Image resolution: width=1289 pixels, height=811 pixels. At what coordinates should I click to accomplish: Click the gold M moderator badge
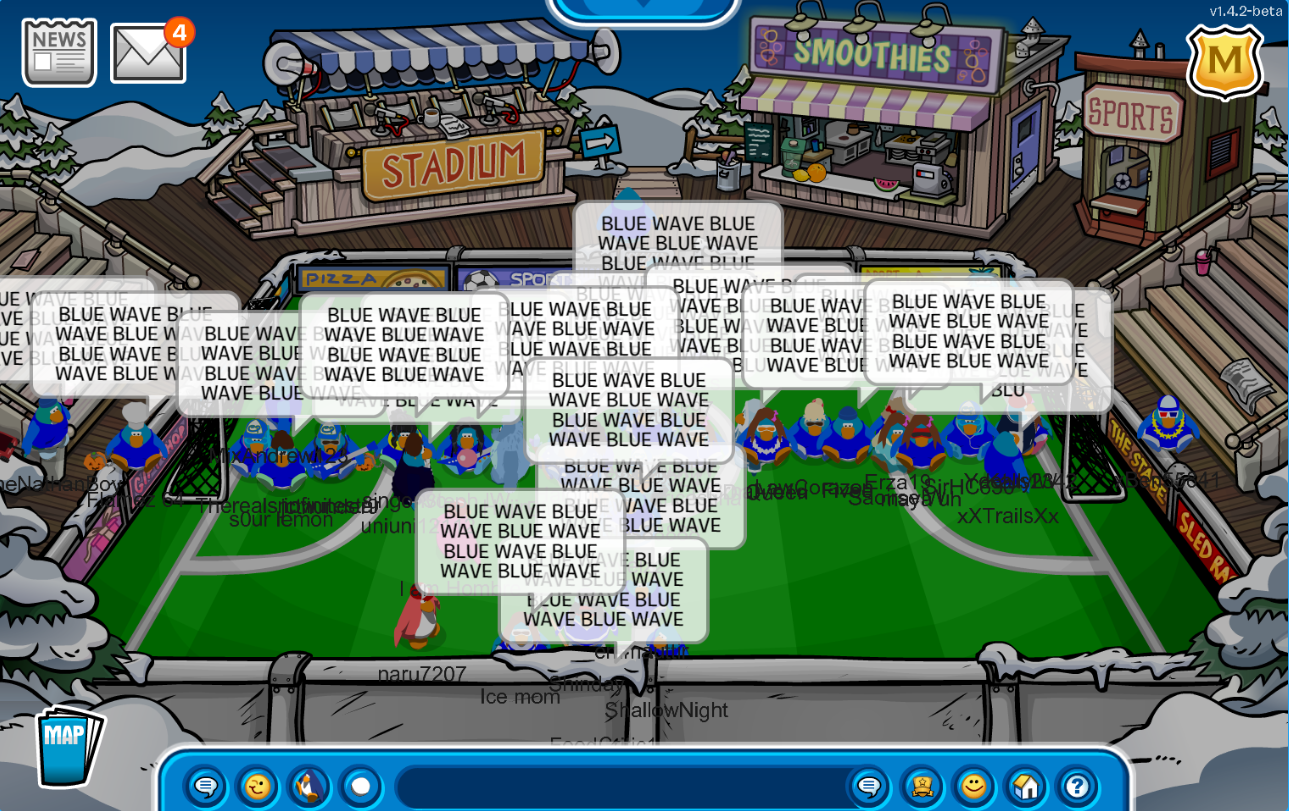point(1224,62)
